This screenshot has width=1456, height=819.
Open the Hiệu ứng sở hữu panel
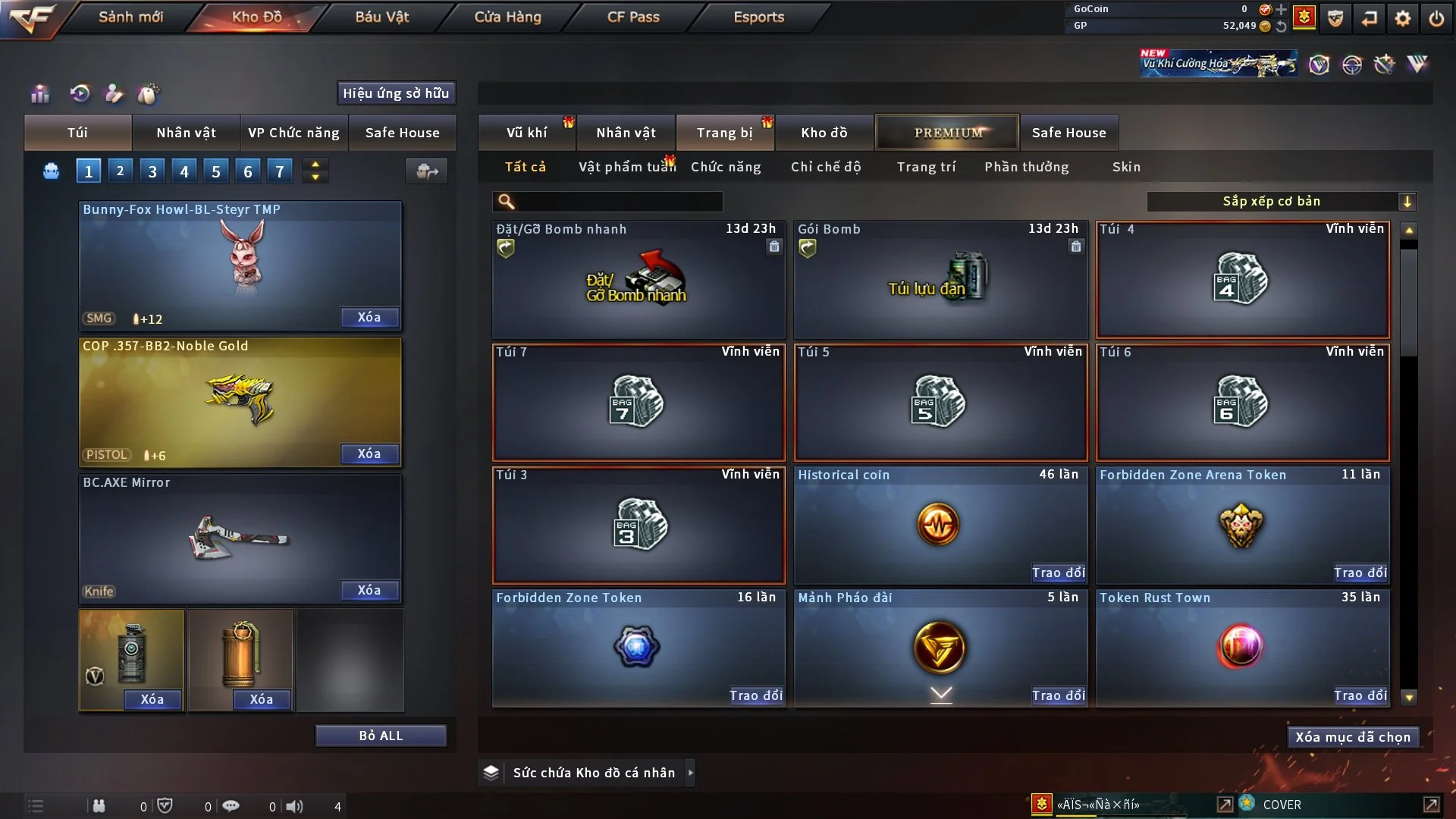point(396,93)
